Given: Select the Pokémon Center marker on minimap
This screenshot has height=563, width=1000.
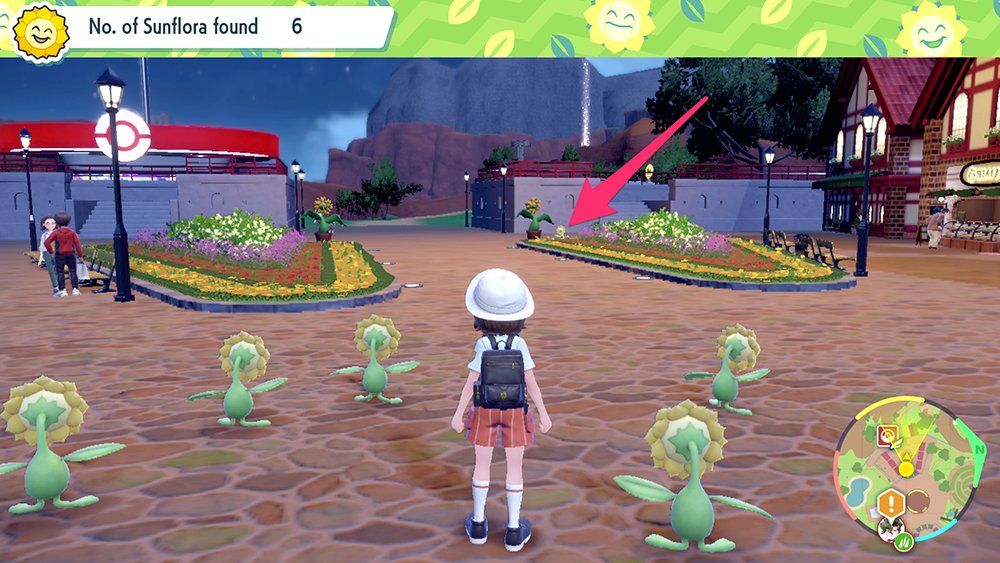Looking at the screenshot, I should 886,435.
